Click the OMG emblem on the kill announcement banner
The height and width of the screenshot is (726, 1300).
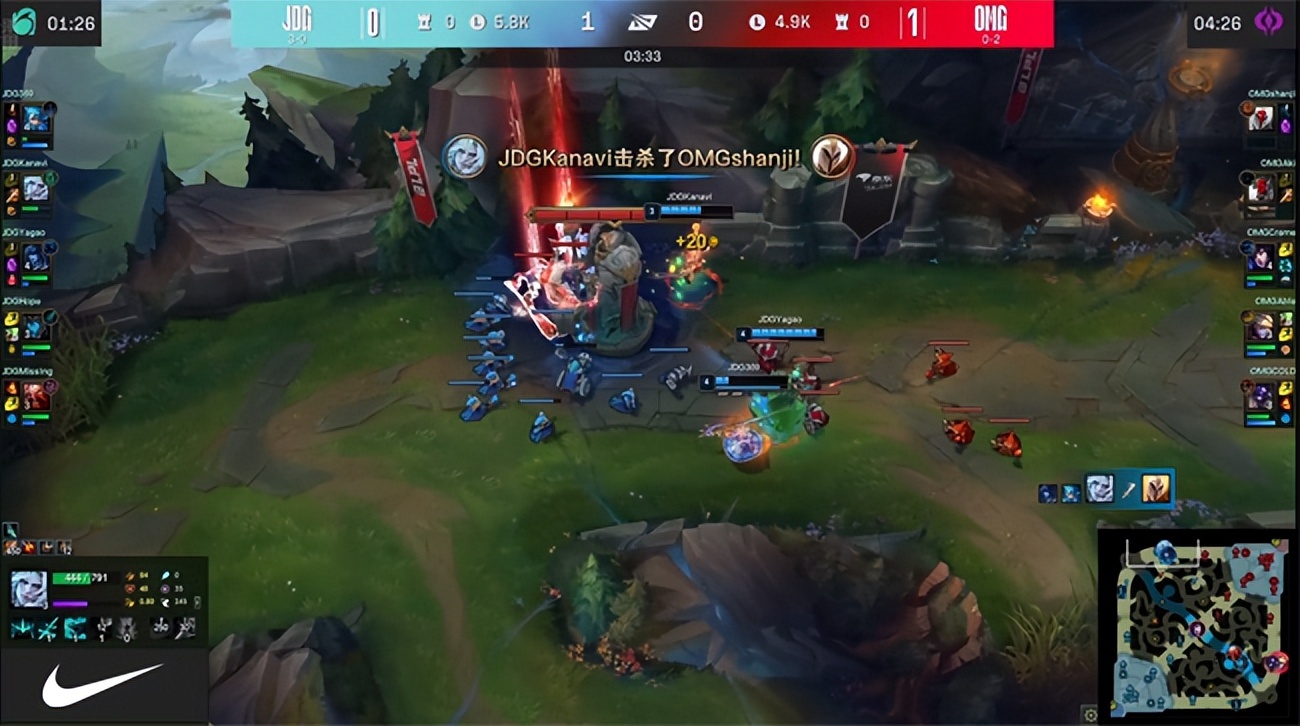click(833, 157)
